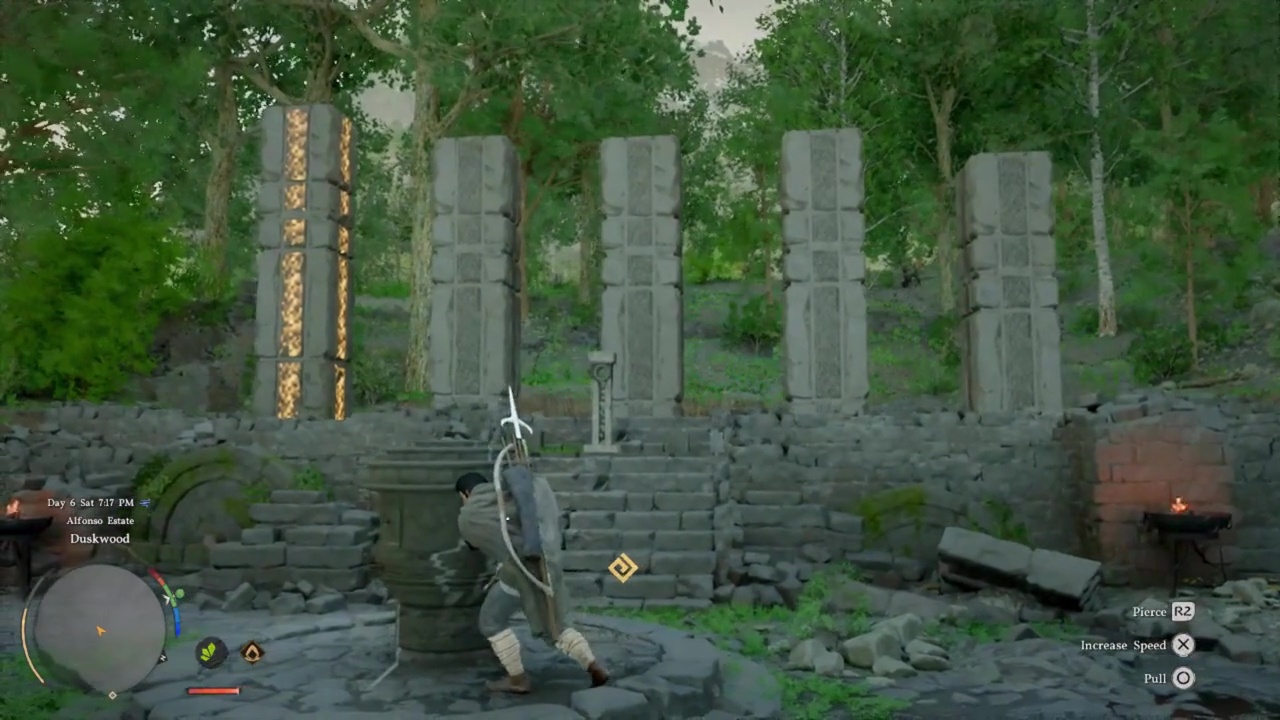Click the O Pull button icon
Image resolution: width=1280 pixels, height=720 pixels.
click(1183, 678)
